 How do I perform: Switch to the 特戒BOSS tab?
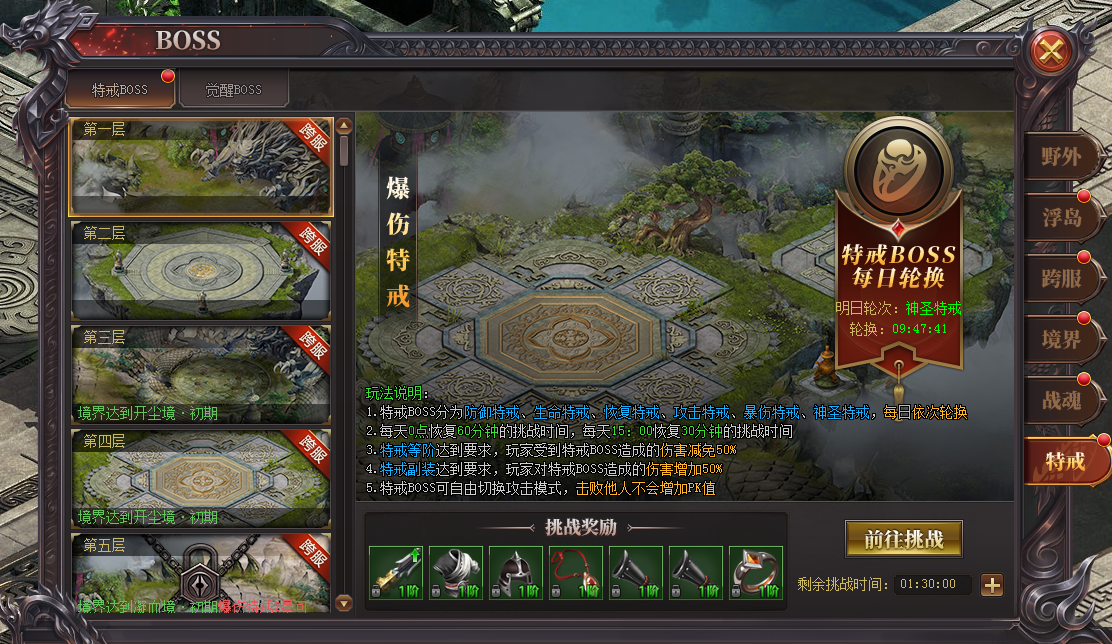120,89
